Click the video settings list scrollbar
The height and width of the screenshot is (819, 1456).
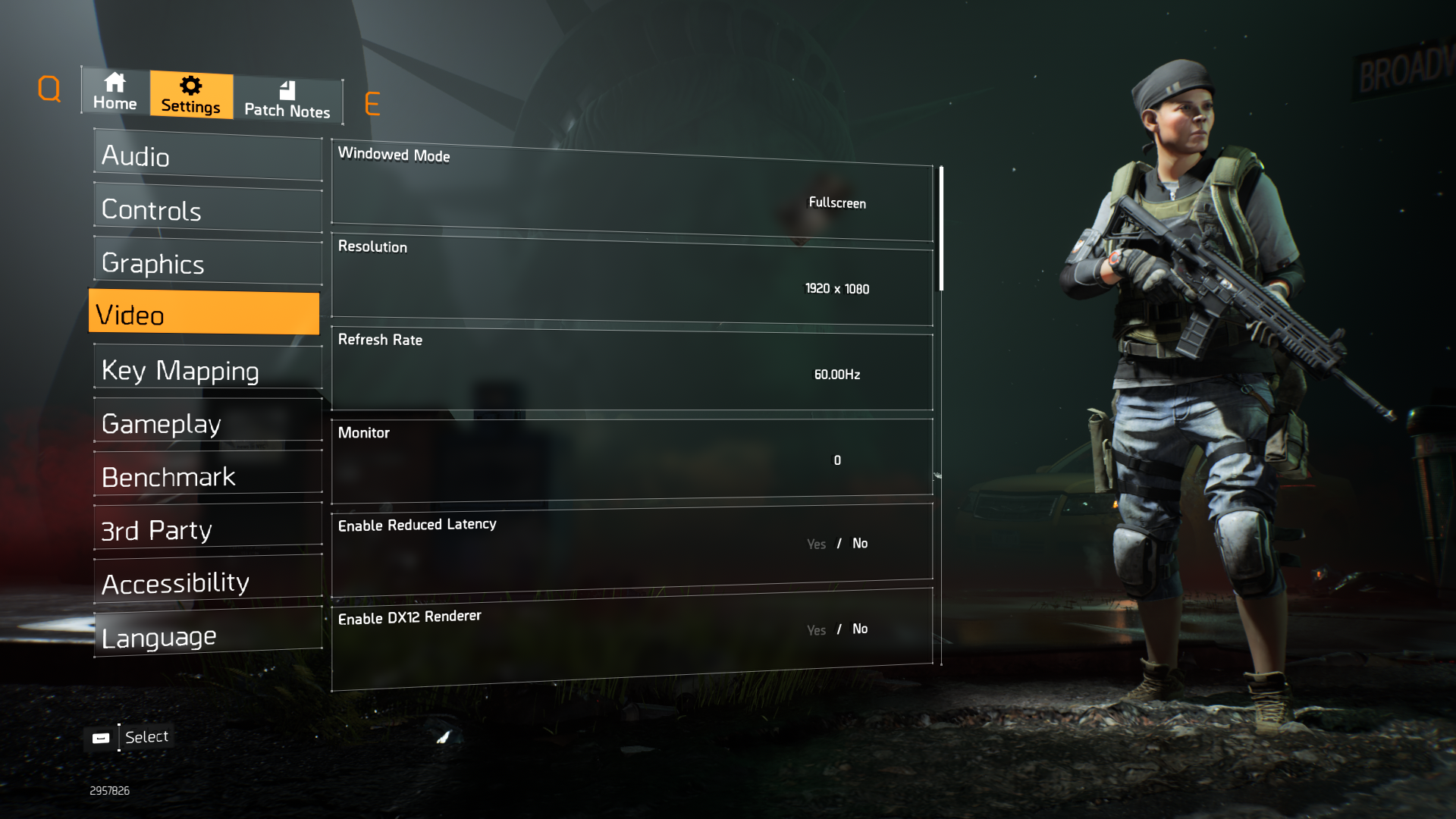941,227
